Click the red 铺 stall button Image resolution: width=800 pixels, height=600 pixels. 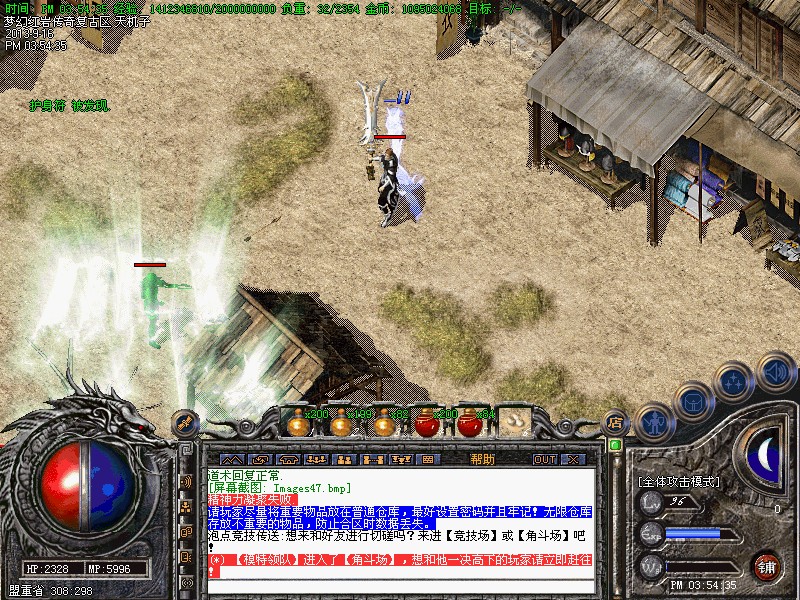[767, 567]
